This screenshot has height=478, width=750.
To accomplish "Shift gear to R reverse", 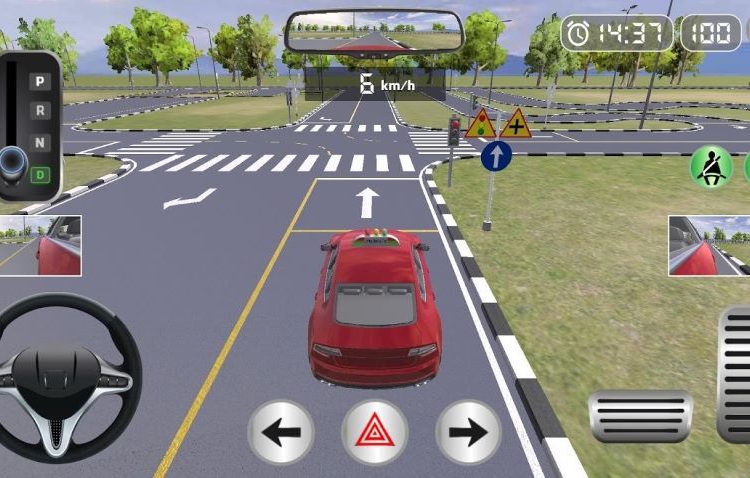I will tap(41, 111).
